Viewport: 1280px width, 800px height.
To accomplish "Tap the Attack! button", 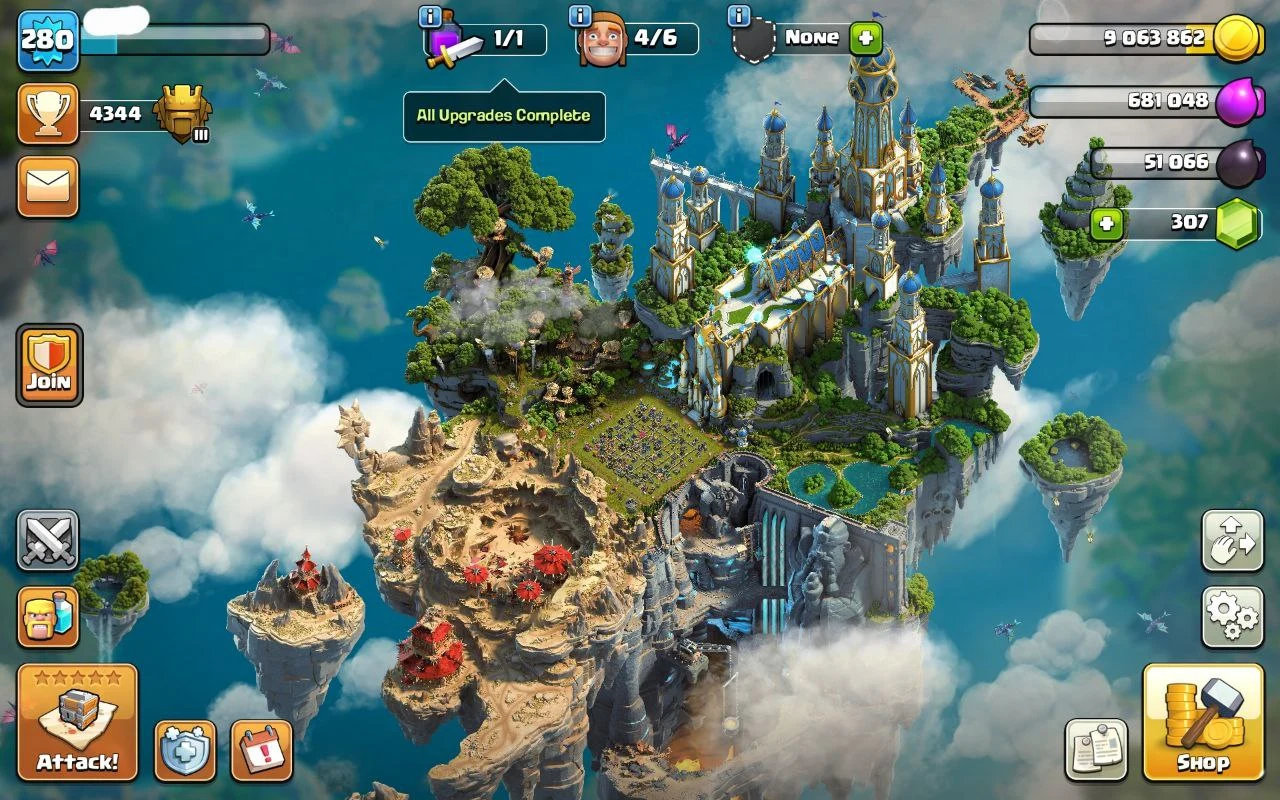I will (x=77, y=721).
